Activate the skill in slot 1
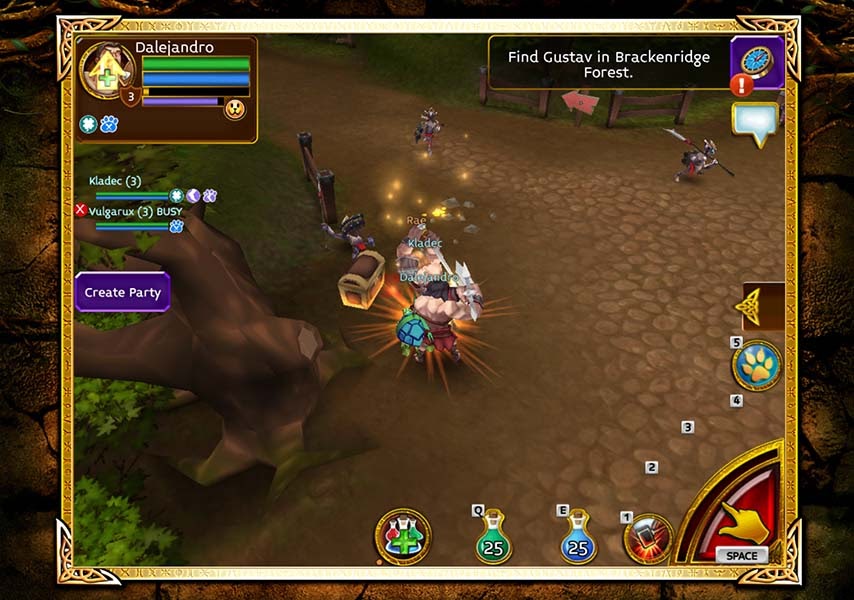This screenshot has height=600, width=854. point(648,537)
